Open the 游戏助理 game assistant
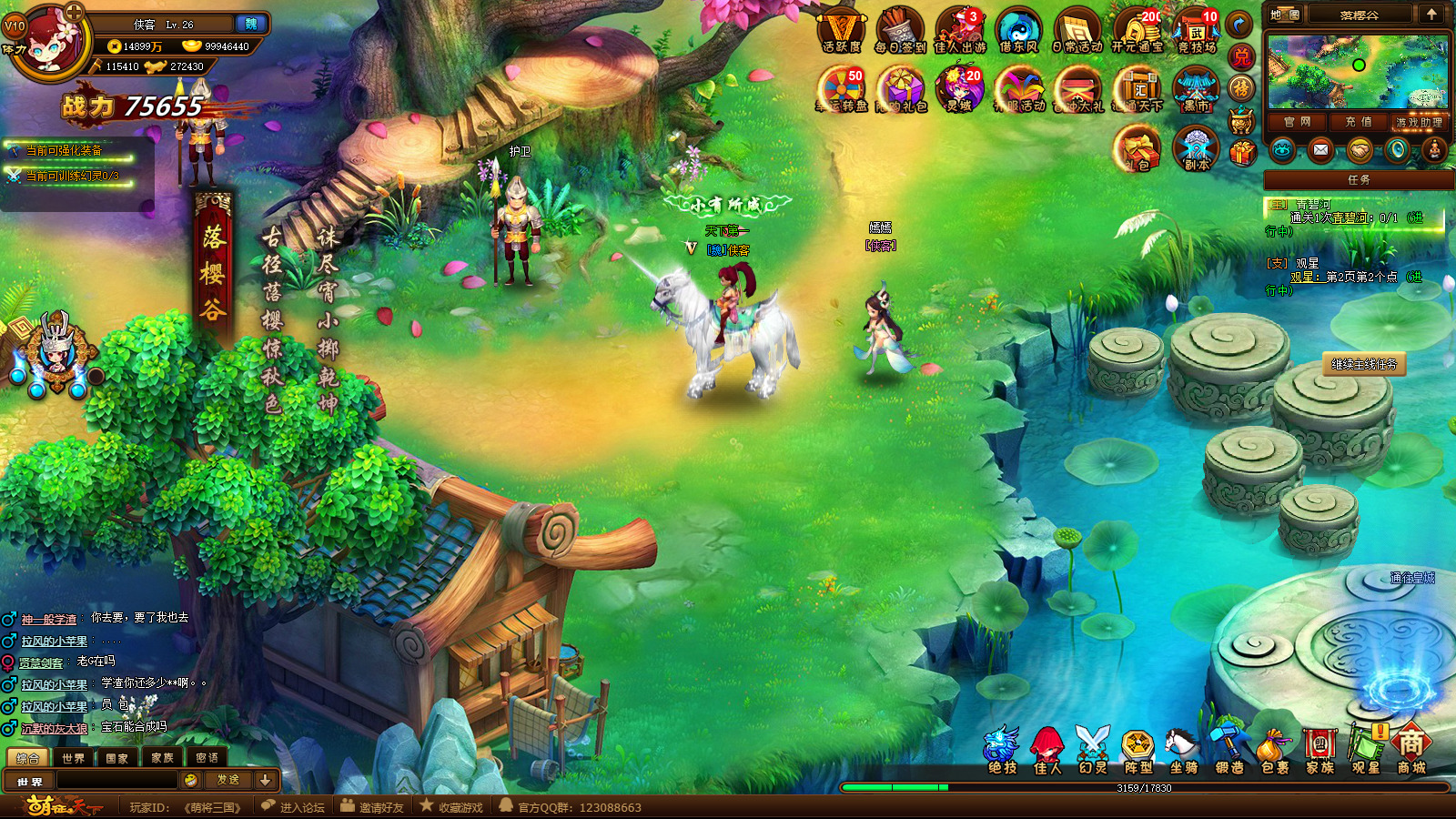This screenshot has height=819, width=1456. [x=1419, y=122]
